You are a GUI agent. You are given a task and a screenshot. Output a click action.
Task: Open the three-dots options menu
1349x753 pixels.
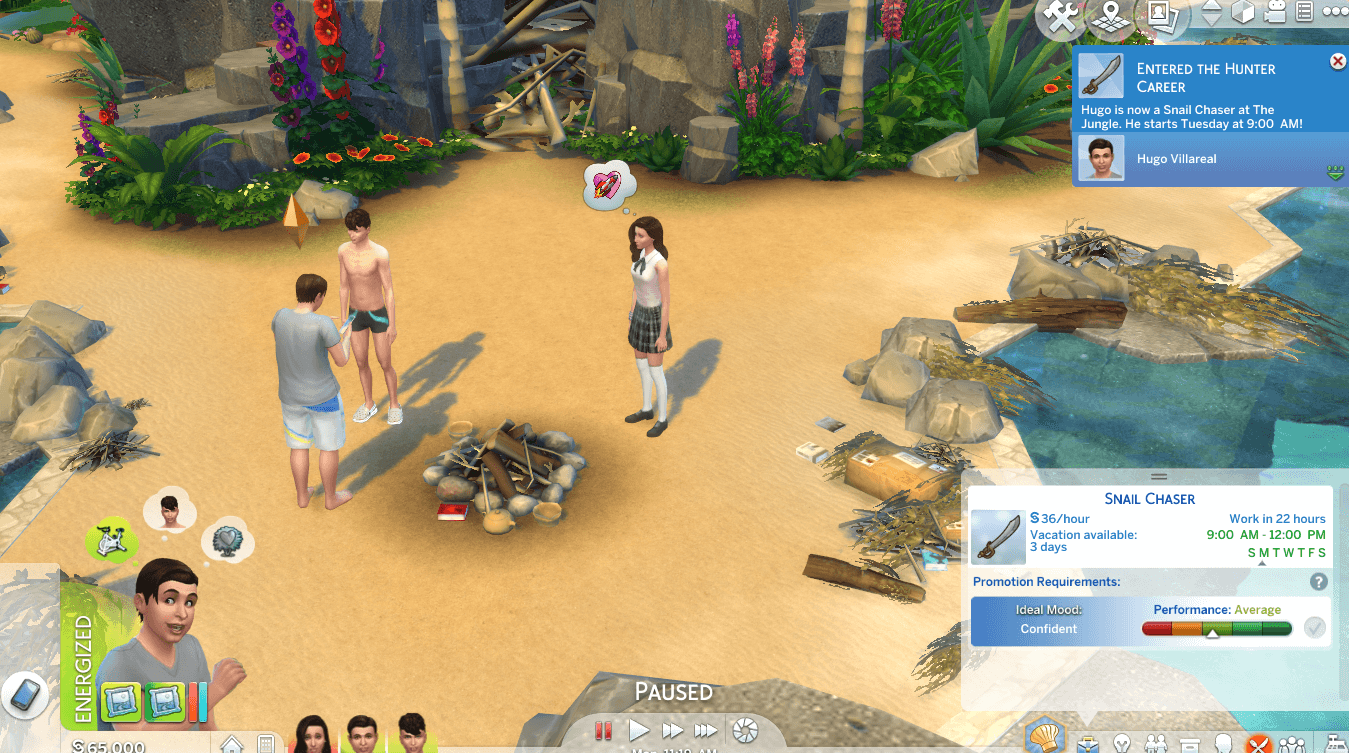(1335, 12)
